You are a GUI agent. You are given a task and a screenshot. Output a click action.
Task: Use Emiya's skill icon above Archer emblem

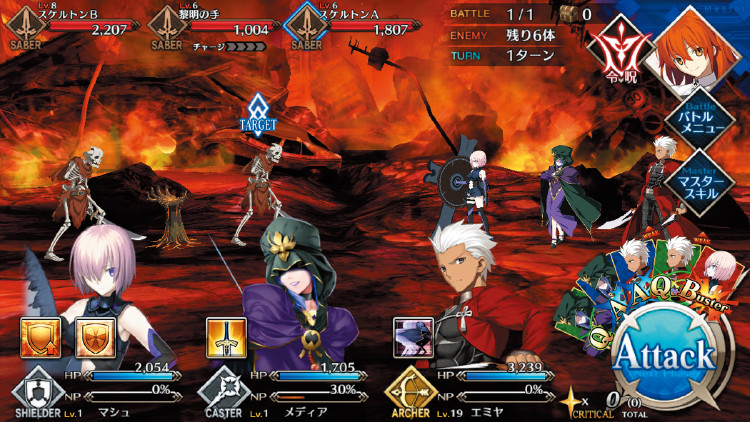(412, 338)
